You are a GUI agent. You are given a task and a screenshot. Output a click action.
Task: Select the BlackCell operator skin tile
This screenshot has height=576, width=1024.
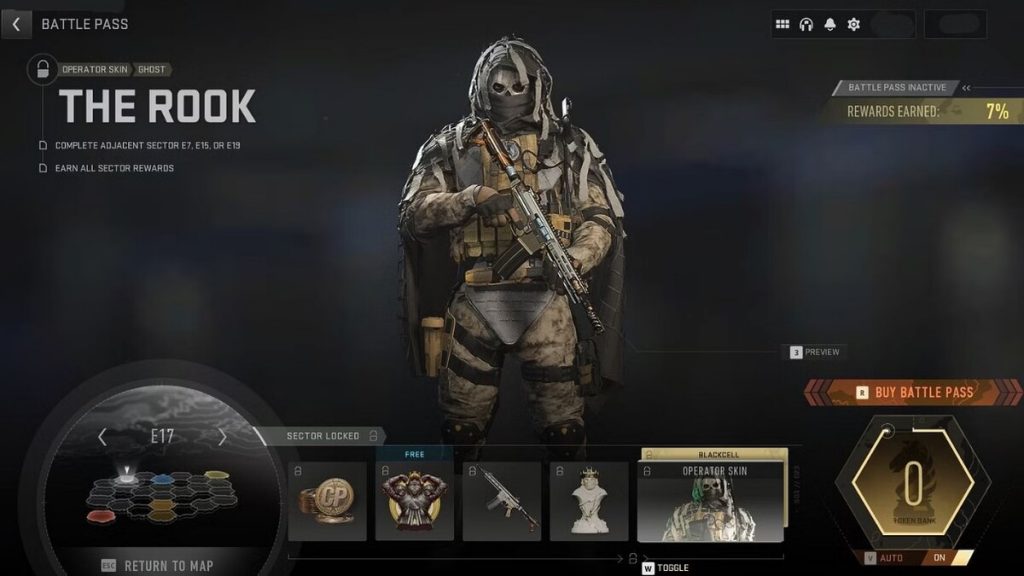pyautogui.click(x=711, y=501)
